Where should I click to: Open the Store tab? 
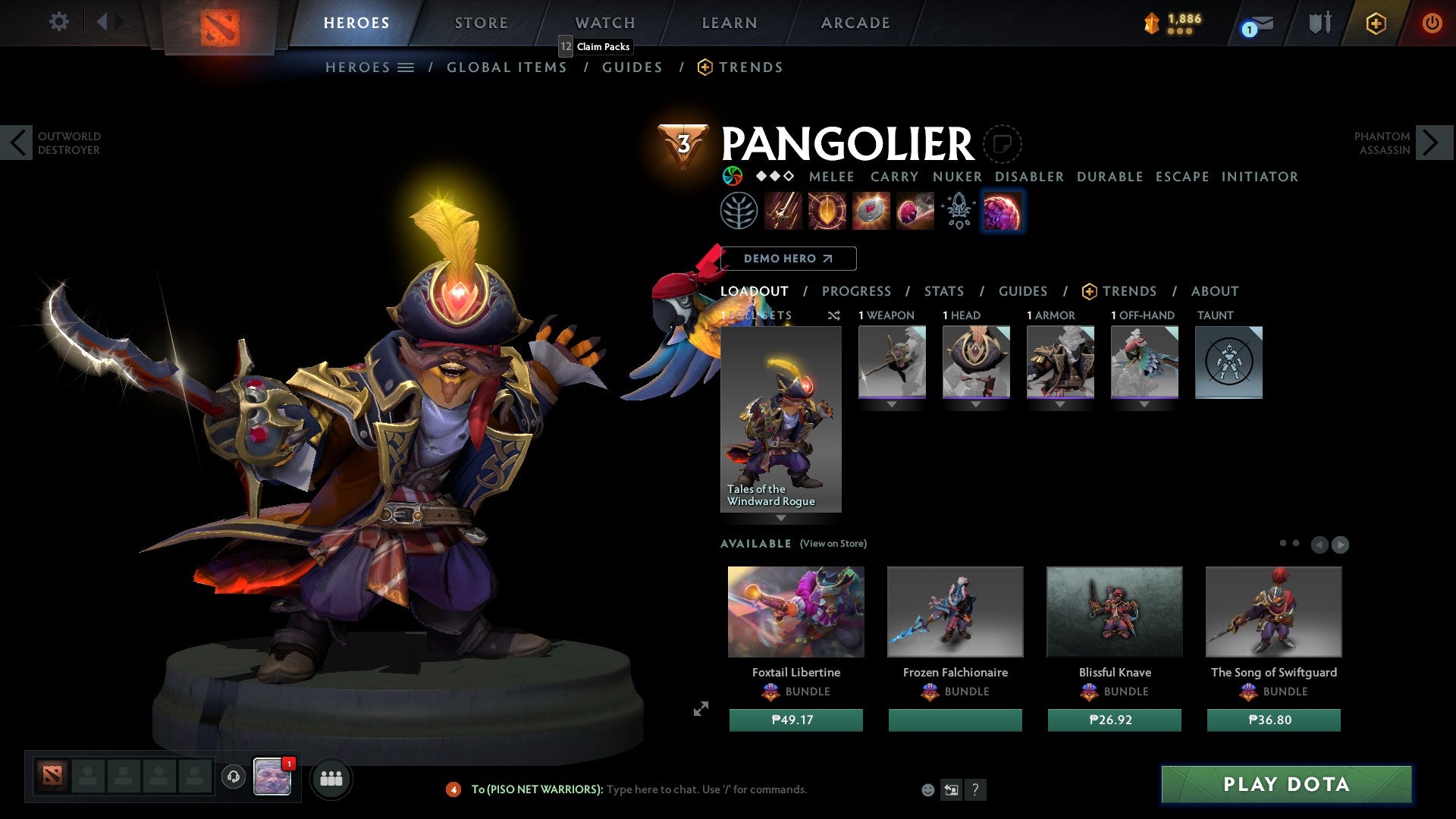coord(481,23)
